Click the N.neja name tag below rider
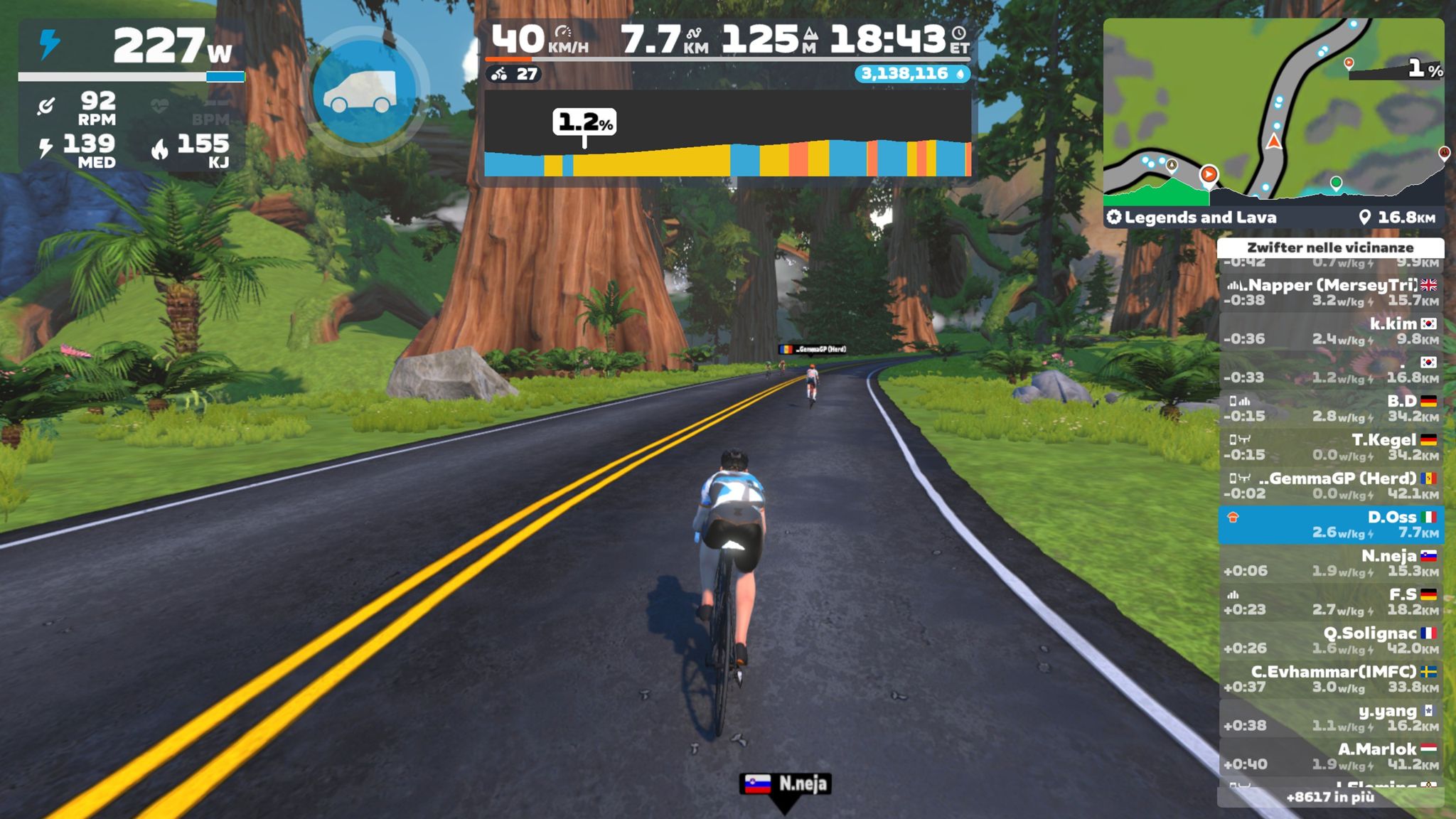The width and height of the screenshot is (1456, 819). (786, 783)
